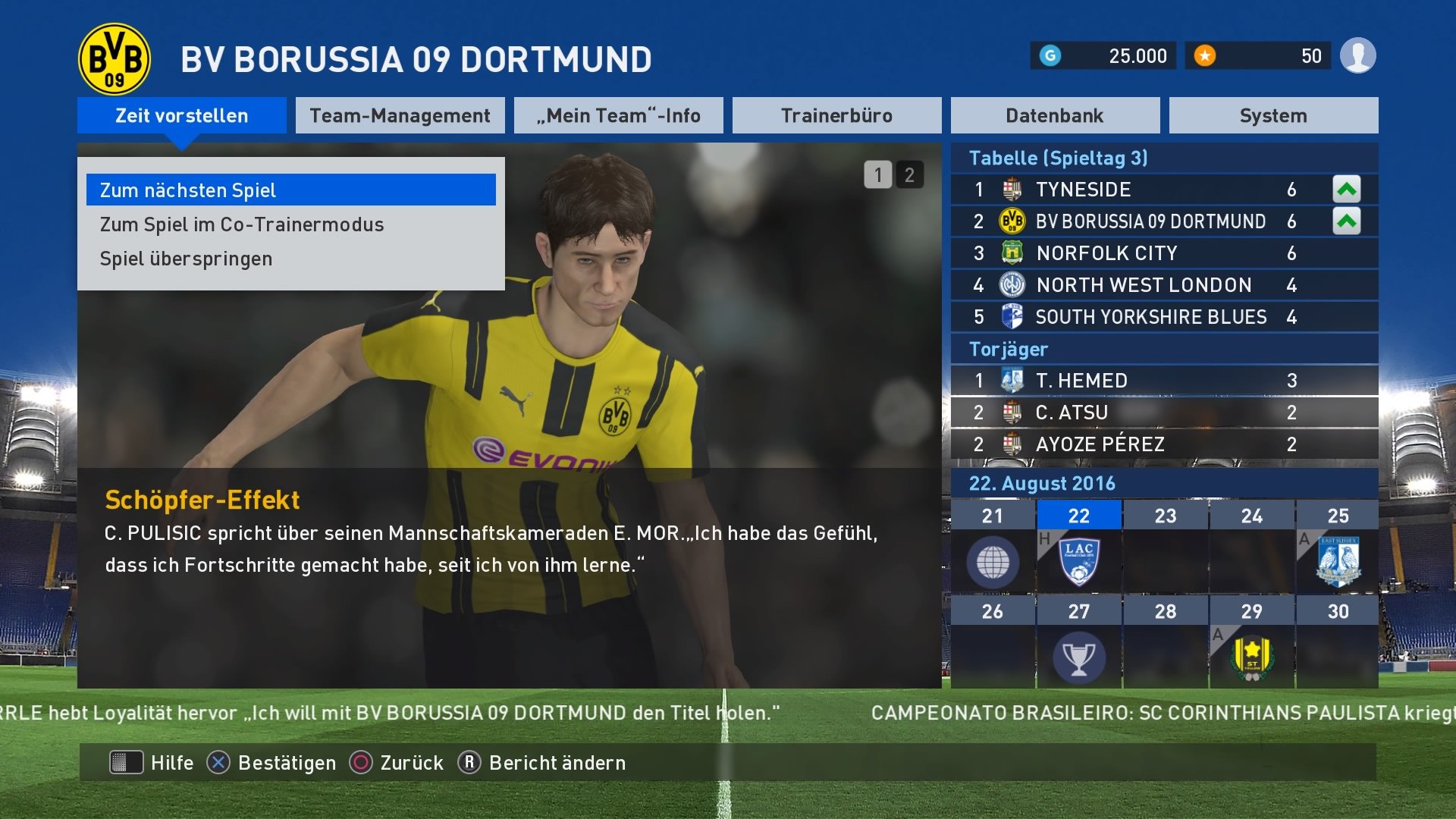Select calendar day 23
Screen dimensions: 1456x819
tap(1166, 515)
